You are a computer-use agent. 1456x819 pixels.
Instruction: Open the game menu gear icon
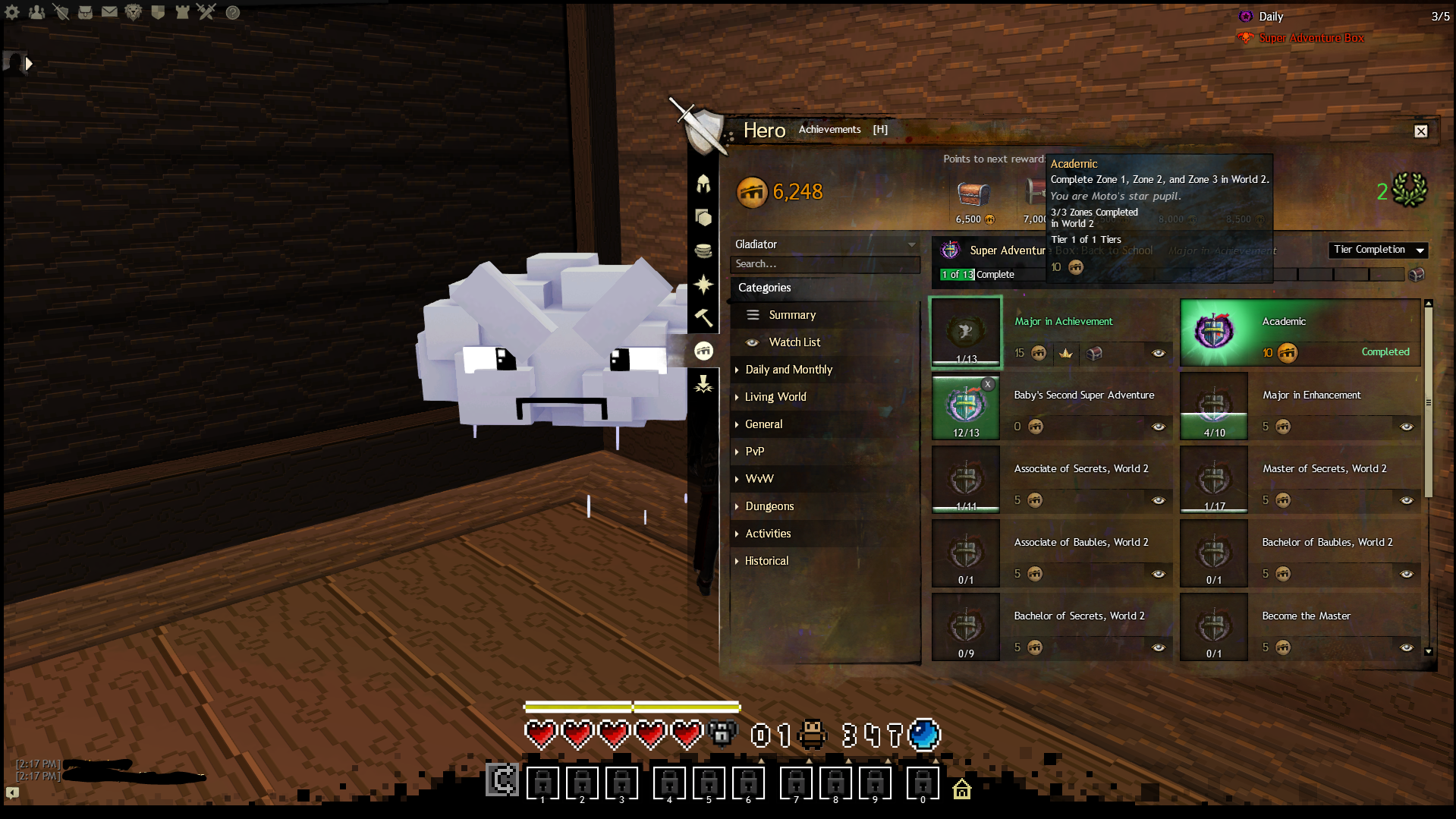click(12, 12)
